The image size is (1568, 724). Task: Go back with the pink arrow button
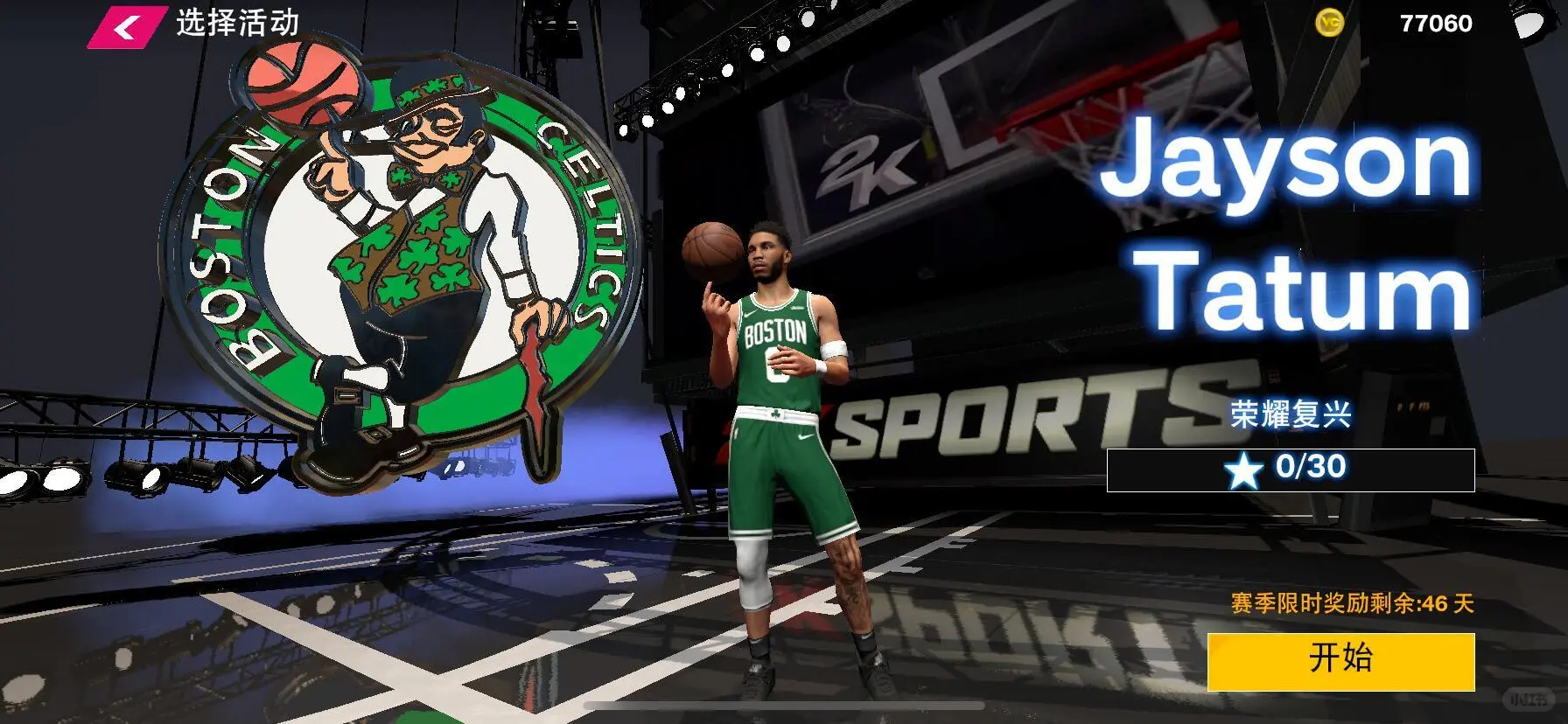click(x=127, y=26)
